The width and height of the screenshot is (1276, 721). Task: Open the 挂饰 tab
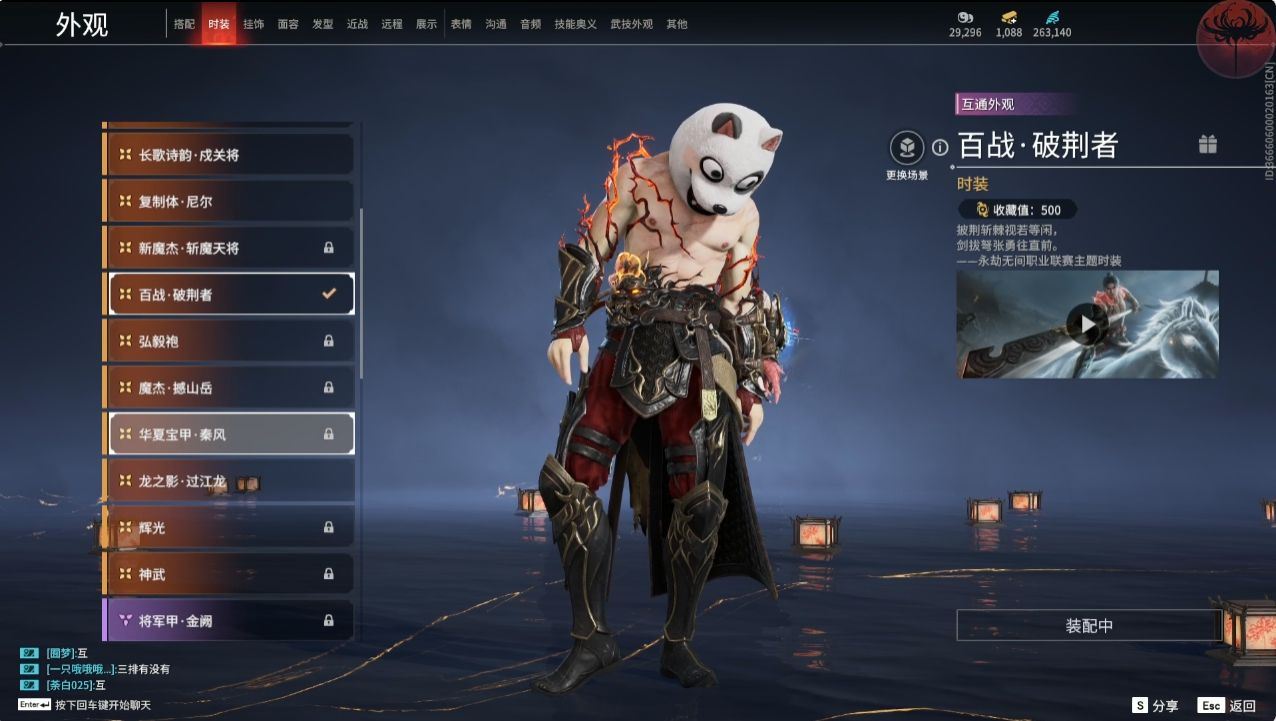coord(253,24)
